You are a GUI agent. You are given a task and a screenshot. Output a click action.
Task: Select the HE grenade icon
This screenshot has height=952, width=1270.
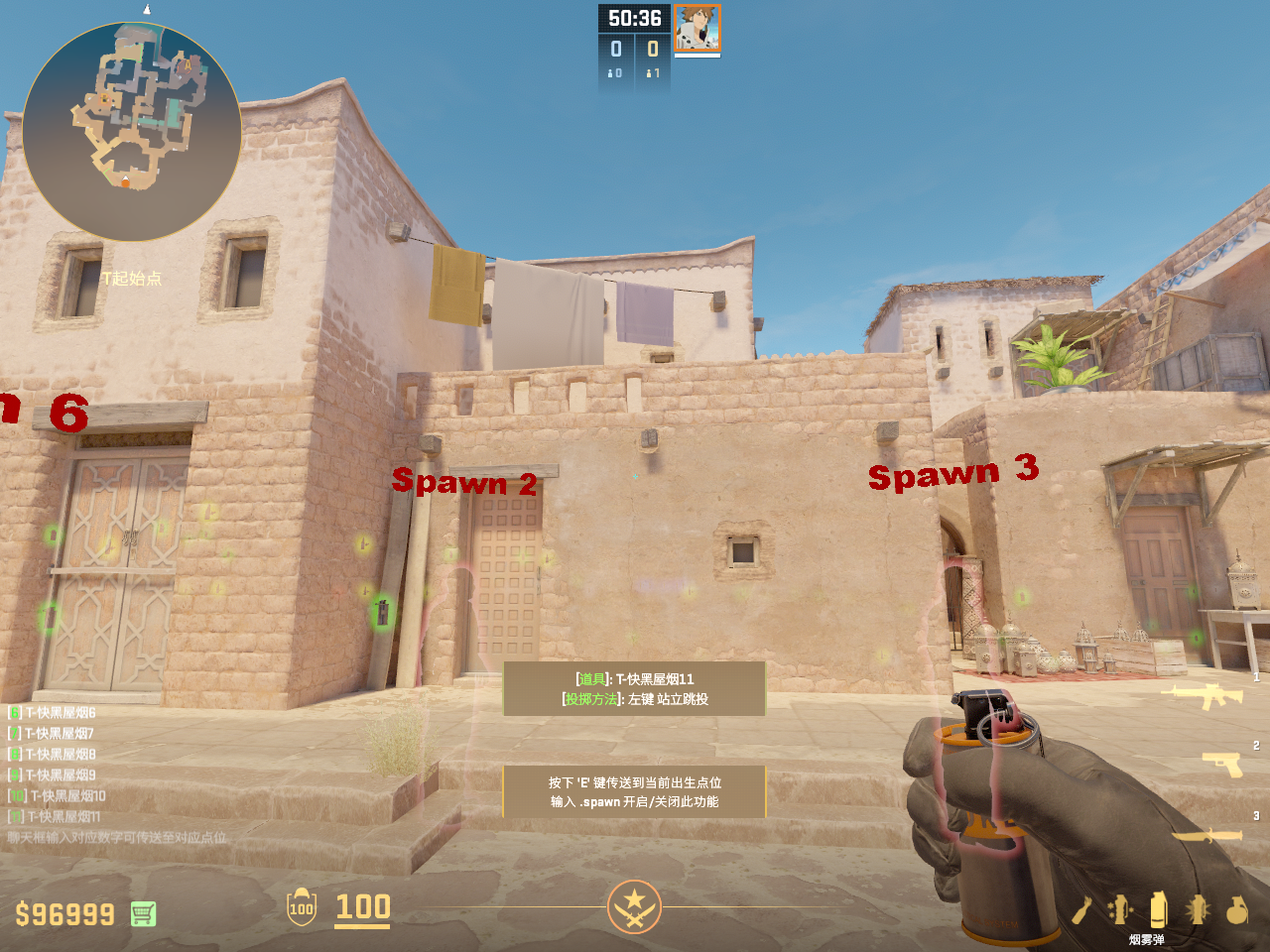(x=1236, y=909)
